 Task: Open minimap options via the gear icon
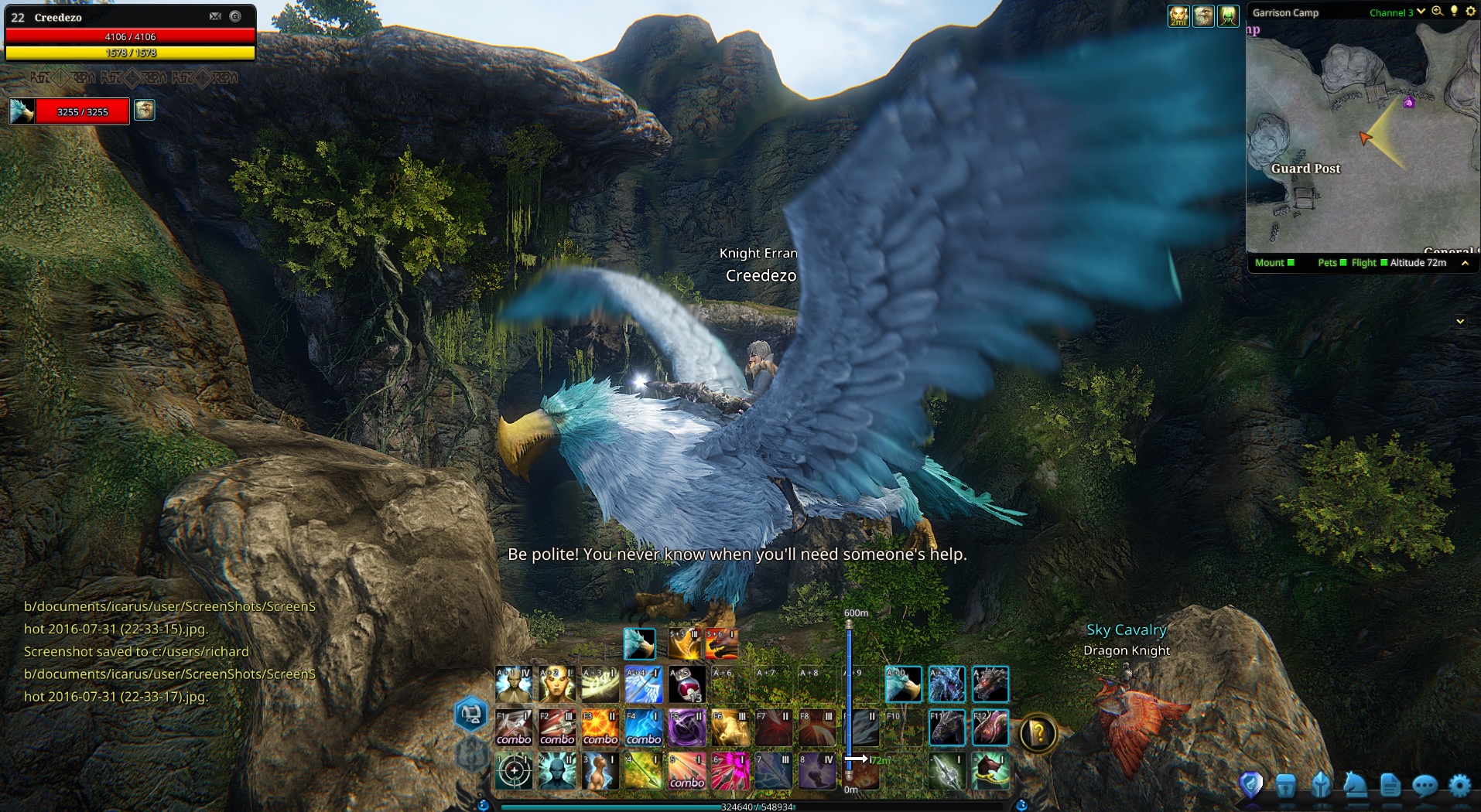(1469, 12)
